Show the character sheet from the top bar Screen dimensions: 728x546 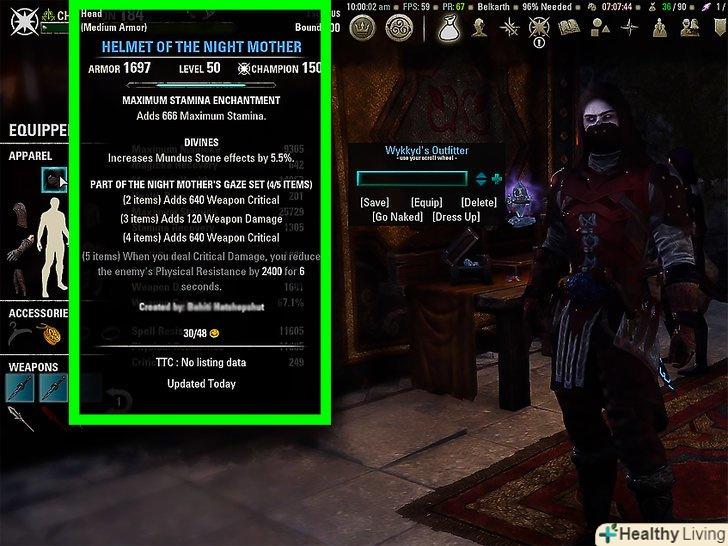tap(480, 28)
